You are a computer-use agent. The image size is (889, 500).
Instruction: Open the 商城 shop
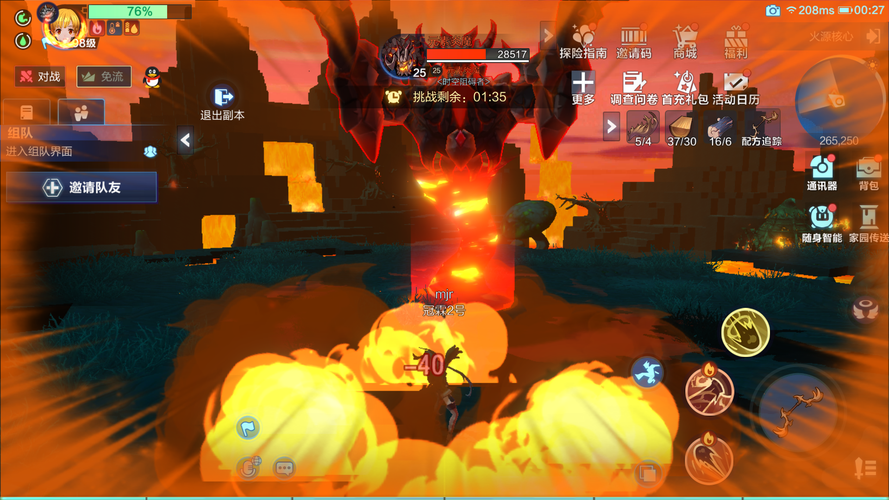(685, 41)
